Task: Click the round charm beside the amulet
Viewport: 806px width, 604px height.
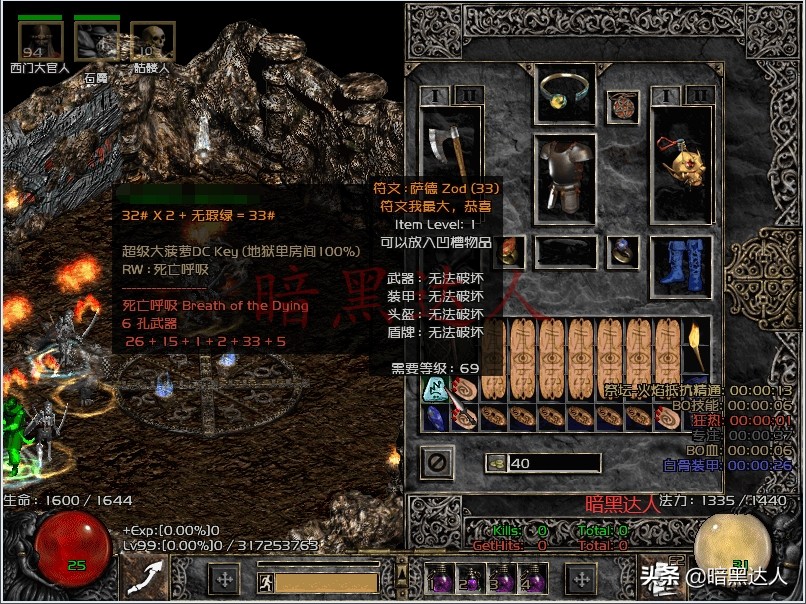Action: point(623,105)
